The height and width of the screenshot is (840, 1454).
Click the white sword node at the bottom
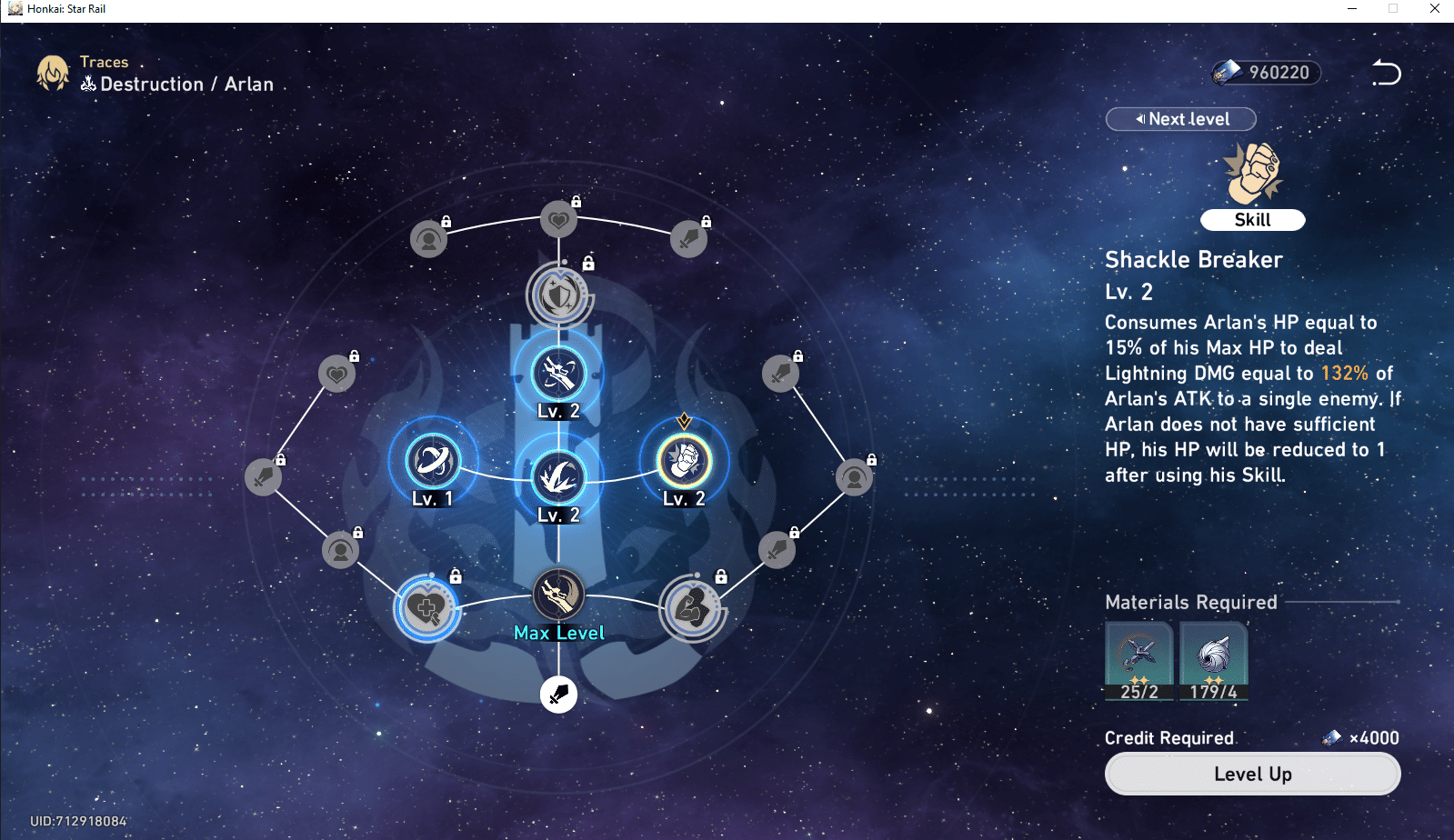point(558,694)
